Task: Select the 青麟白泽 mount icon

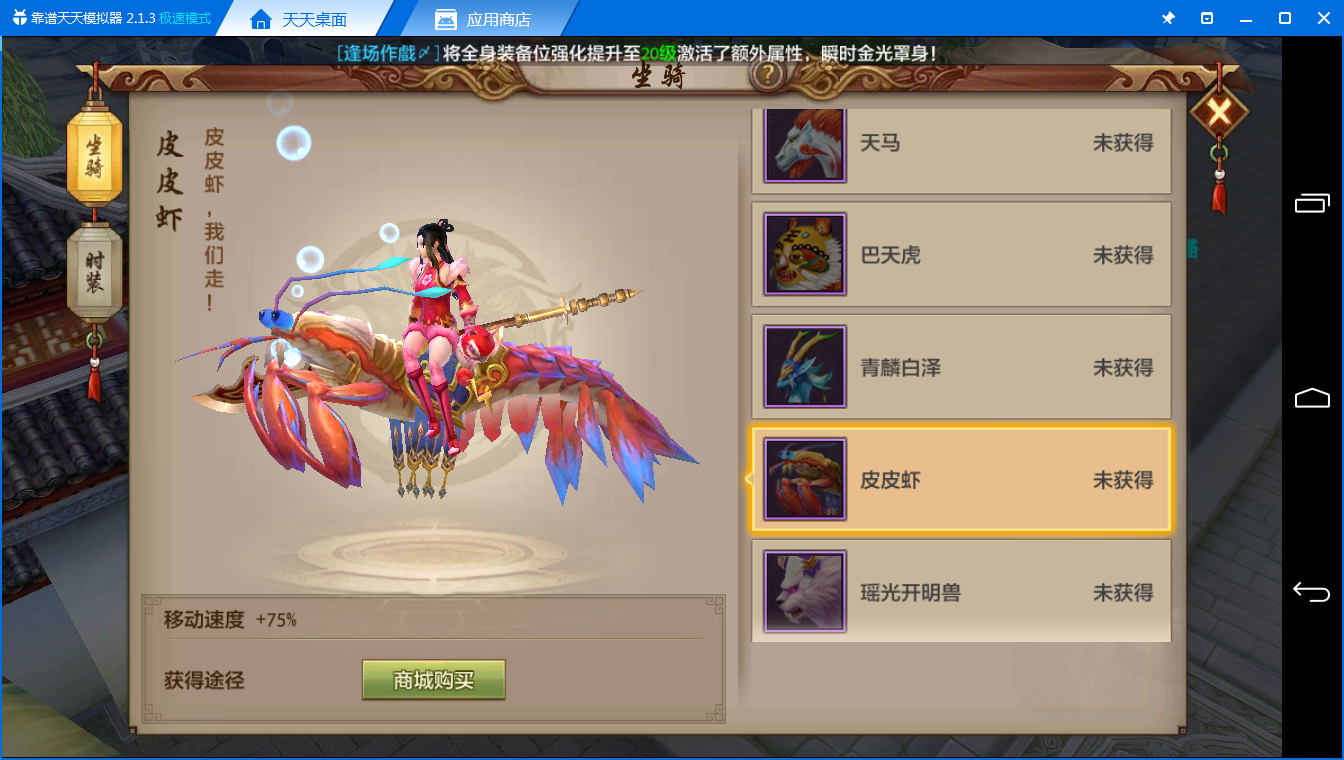Action: 804,366
